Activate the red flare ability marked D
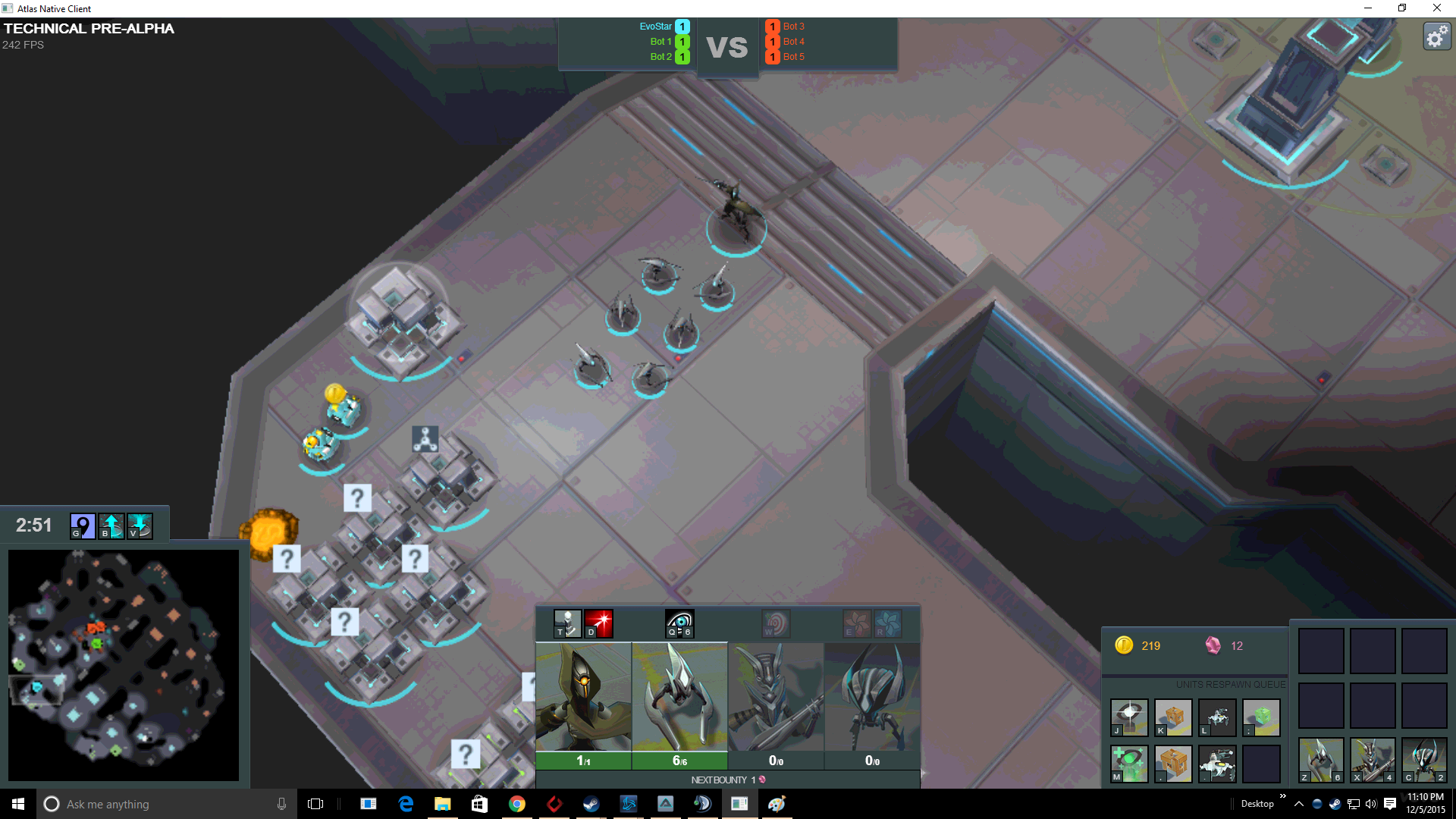The height and width of the screenshot is (819, 1456). [x=598, y=623]
